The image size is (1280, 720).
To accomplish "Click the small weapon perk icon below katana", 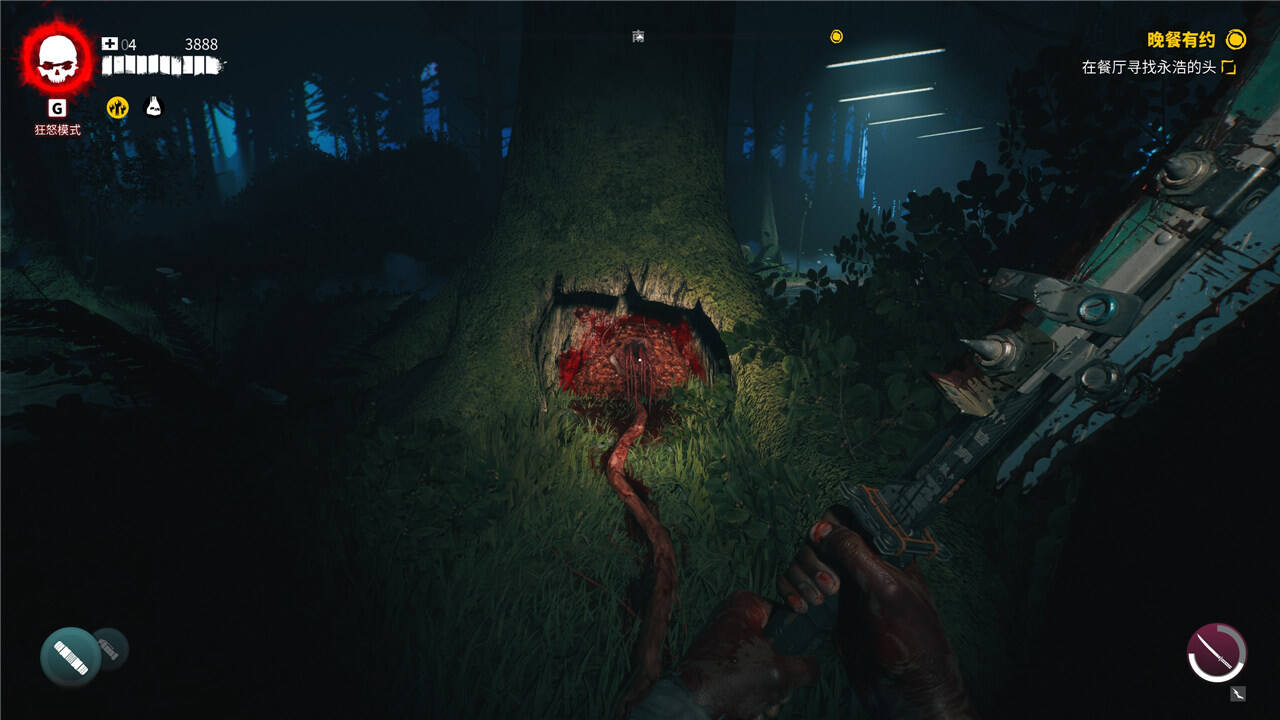I will point(1239,693).
